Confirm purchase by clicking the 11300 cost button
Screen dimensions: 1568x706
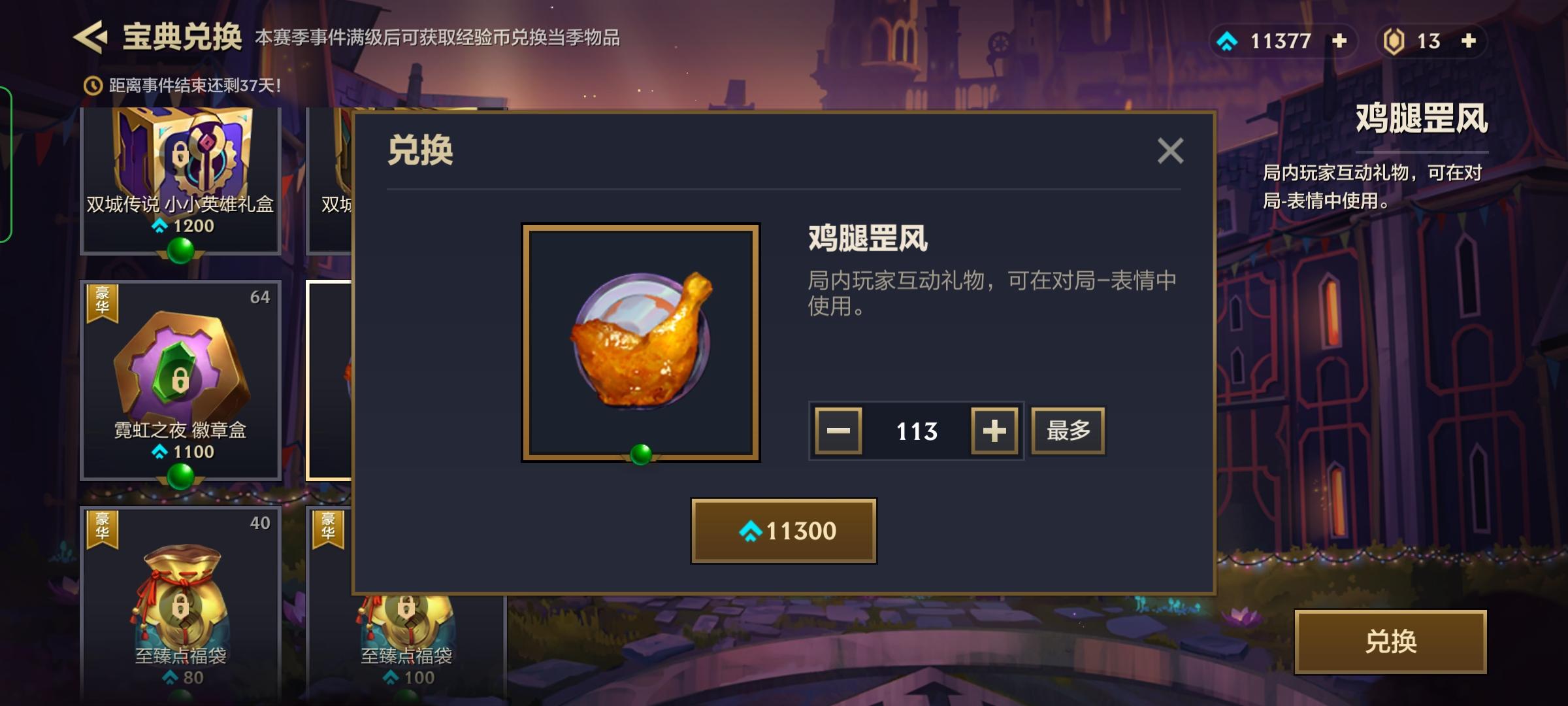(783, 531)
